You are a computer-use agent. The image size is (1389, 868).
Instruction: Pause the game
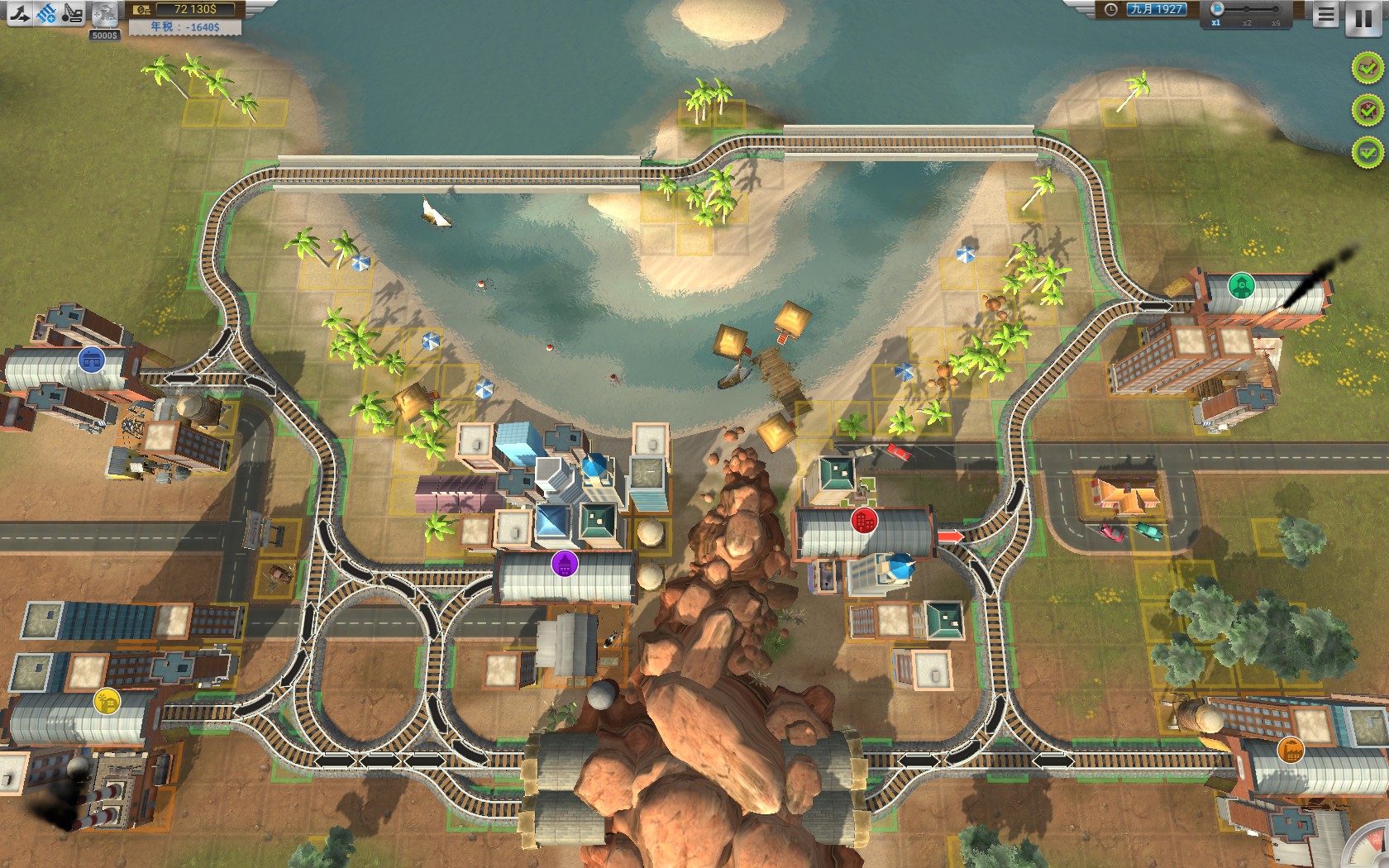click(1364, 19)
